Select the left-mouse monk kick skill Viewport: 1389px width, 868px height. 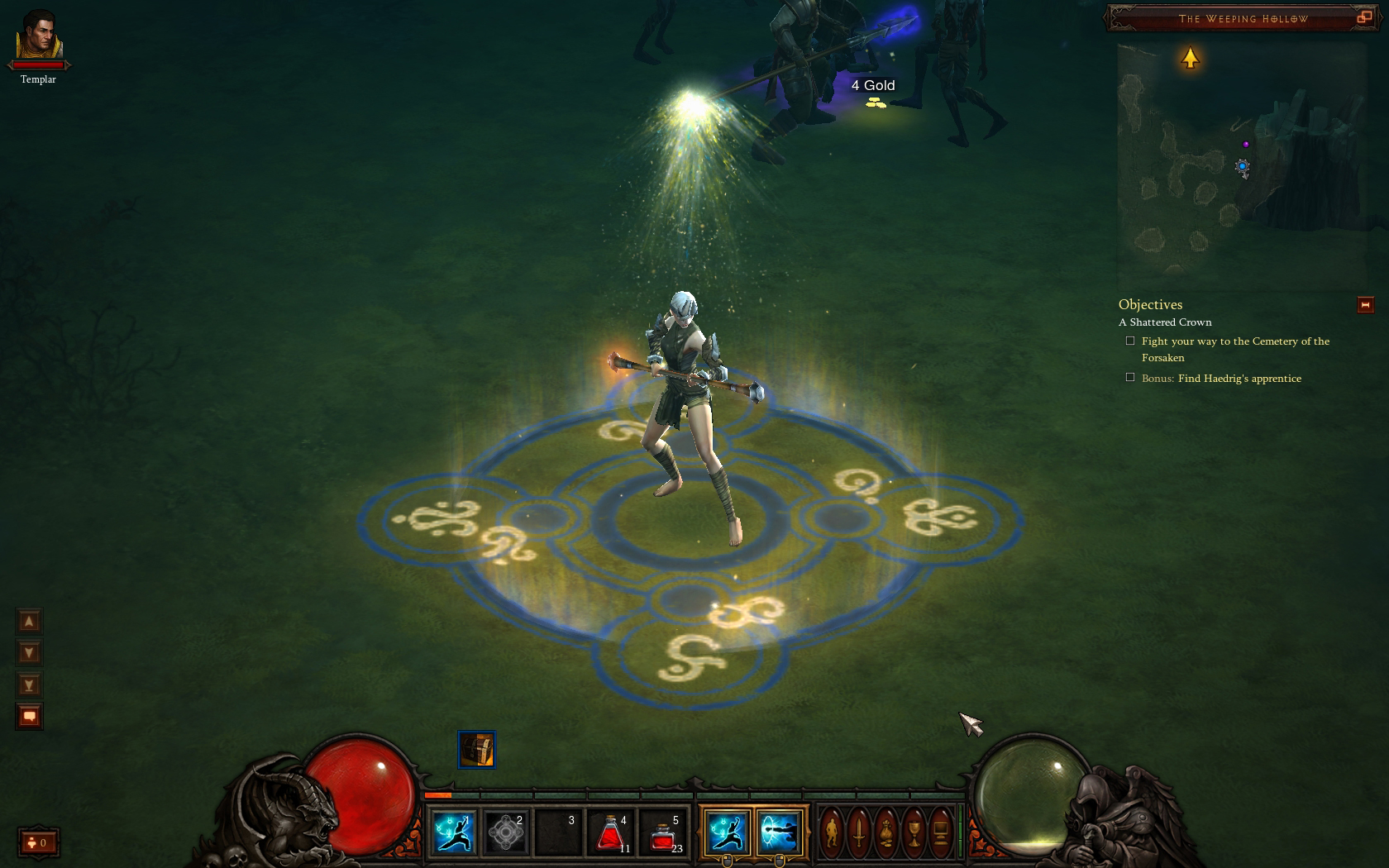[x=727, y=832]
